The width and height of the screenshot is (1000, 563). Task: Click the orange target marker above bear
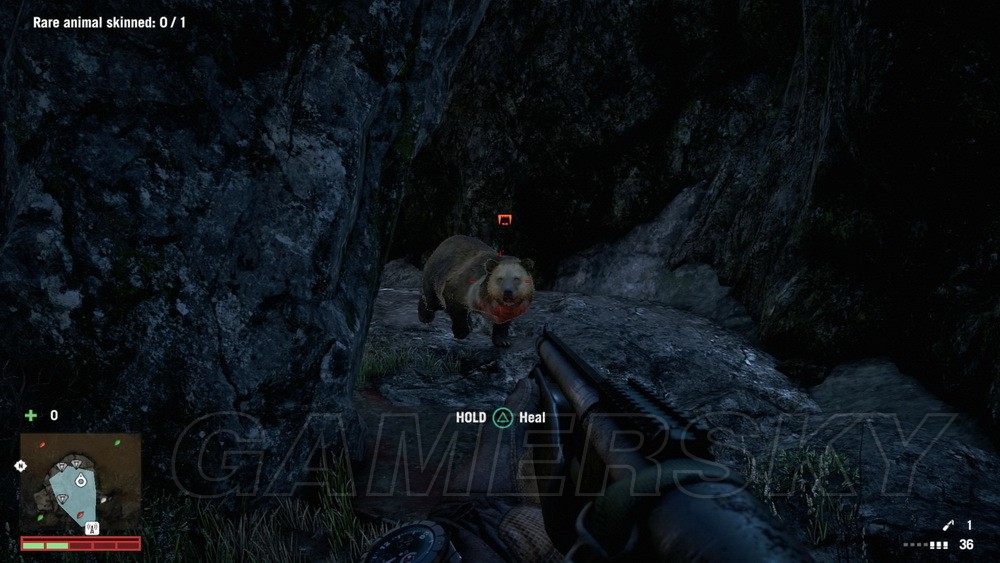point(505,220)
